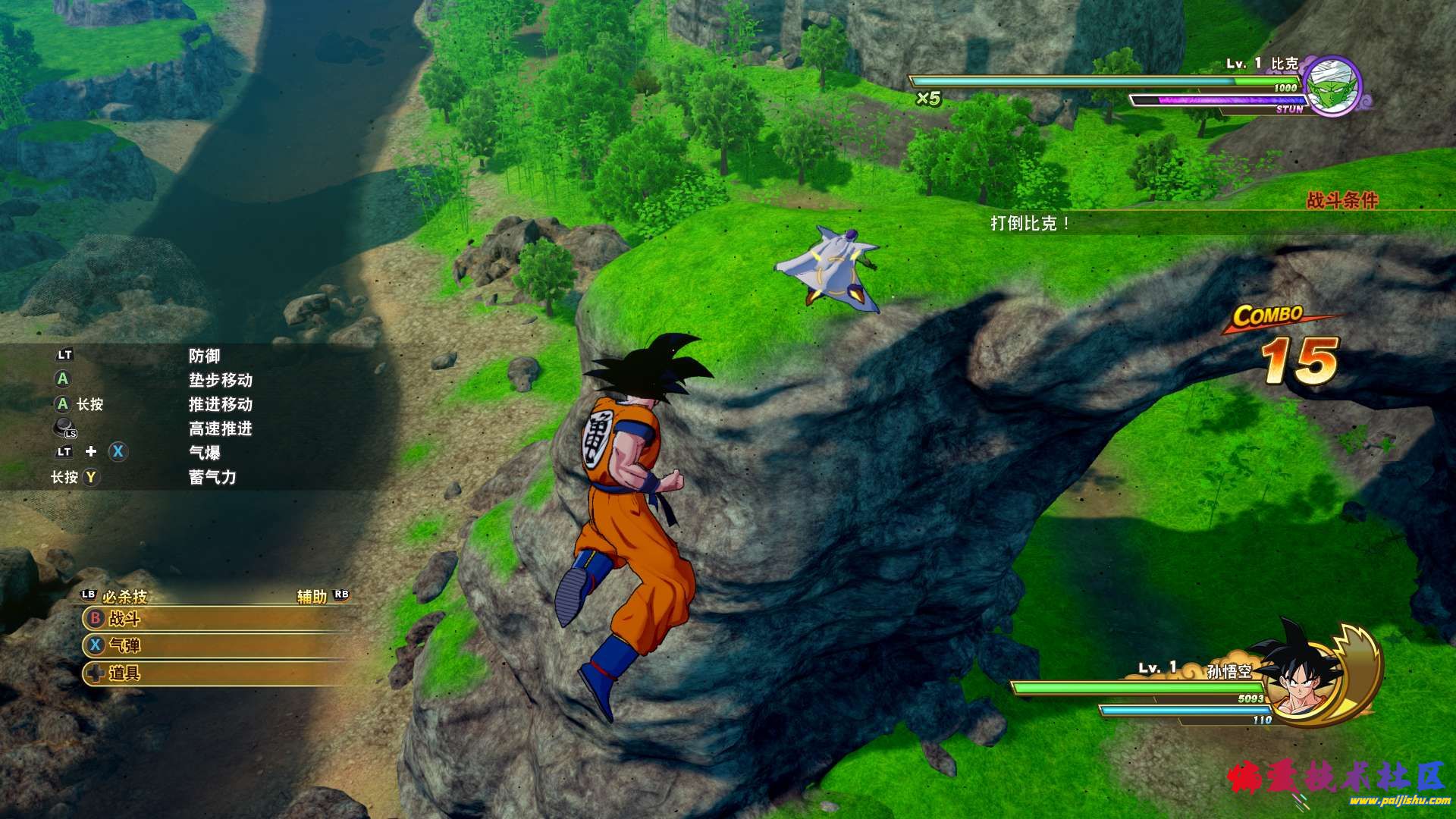Select the 战斗条件 battle objective panel
Screen dimensions: 1456x819
click(x=1341, y=201)
